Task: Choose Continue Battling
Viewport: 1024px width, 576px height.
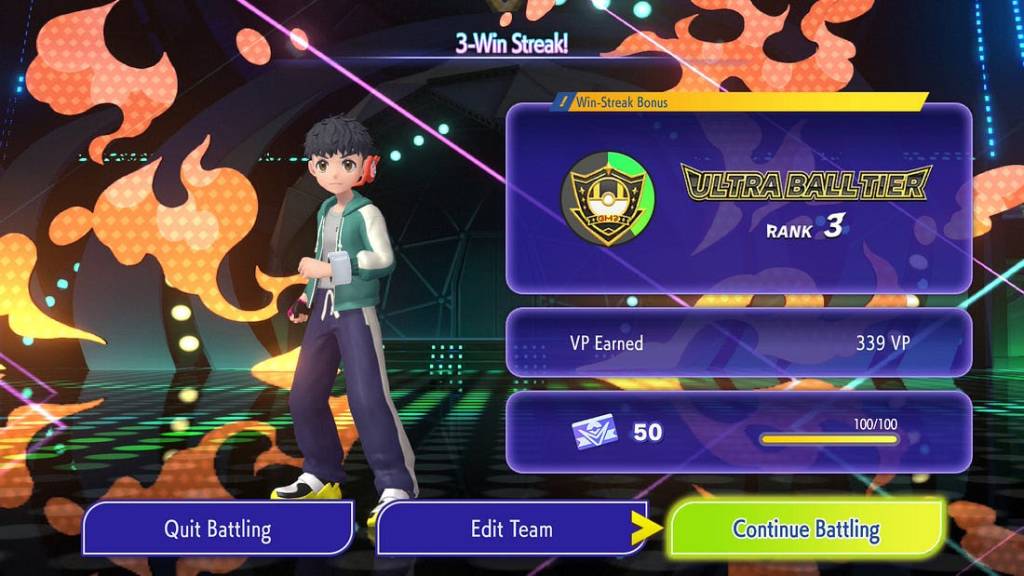Action: click(x=806, y=528)
